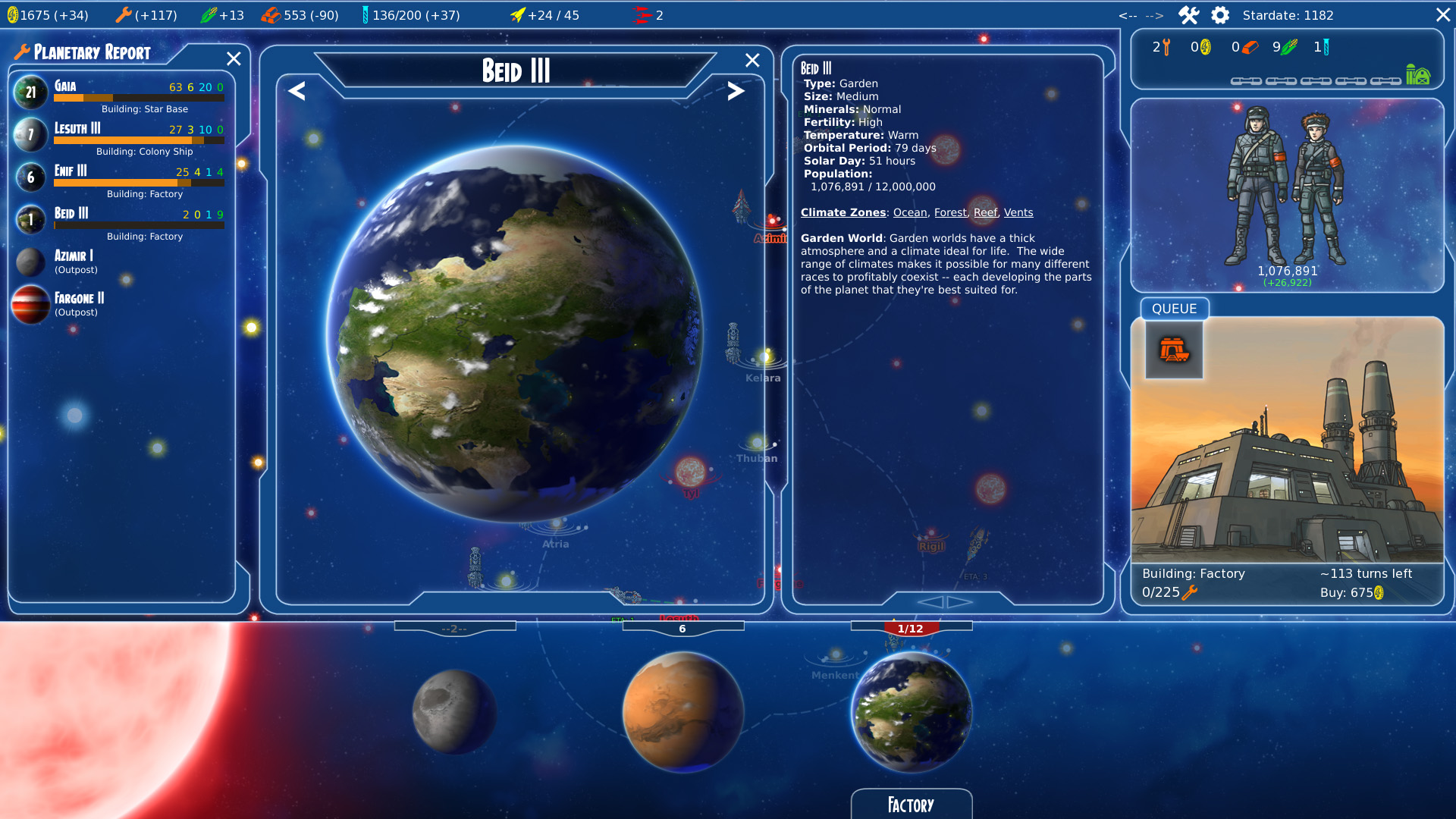Open the wrench and hammer tools icon
Viewport: 1456px width, 819px height.
(x=1188, y=15)
